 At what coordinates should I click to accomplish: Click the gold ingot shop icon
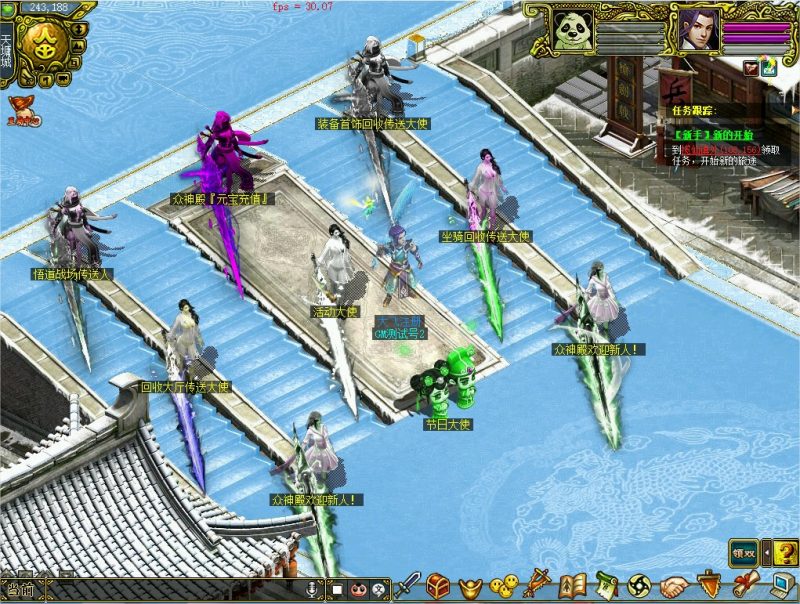pos(468,586)
